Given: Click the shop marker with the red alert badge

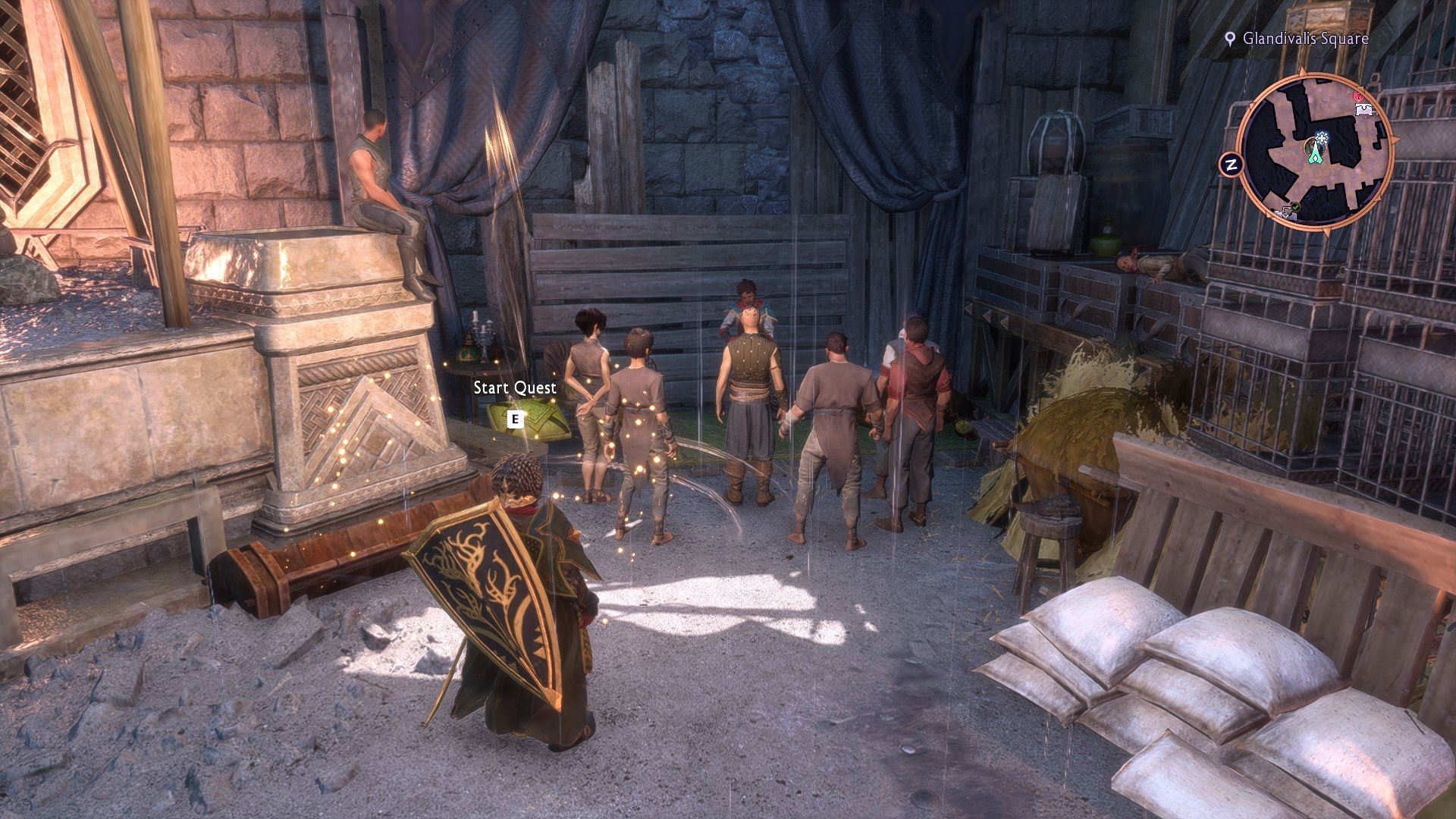Looking at the screenshot, I should [1363, 110].
